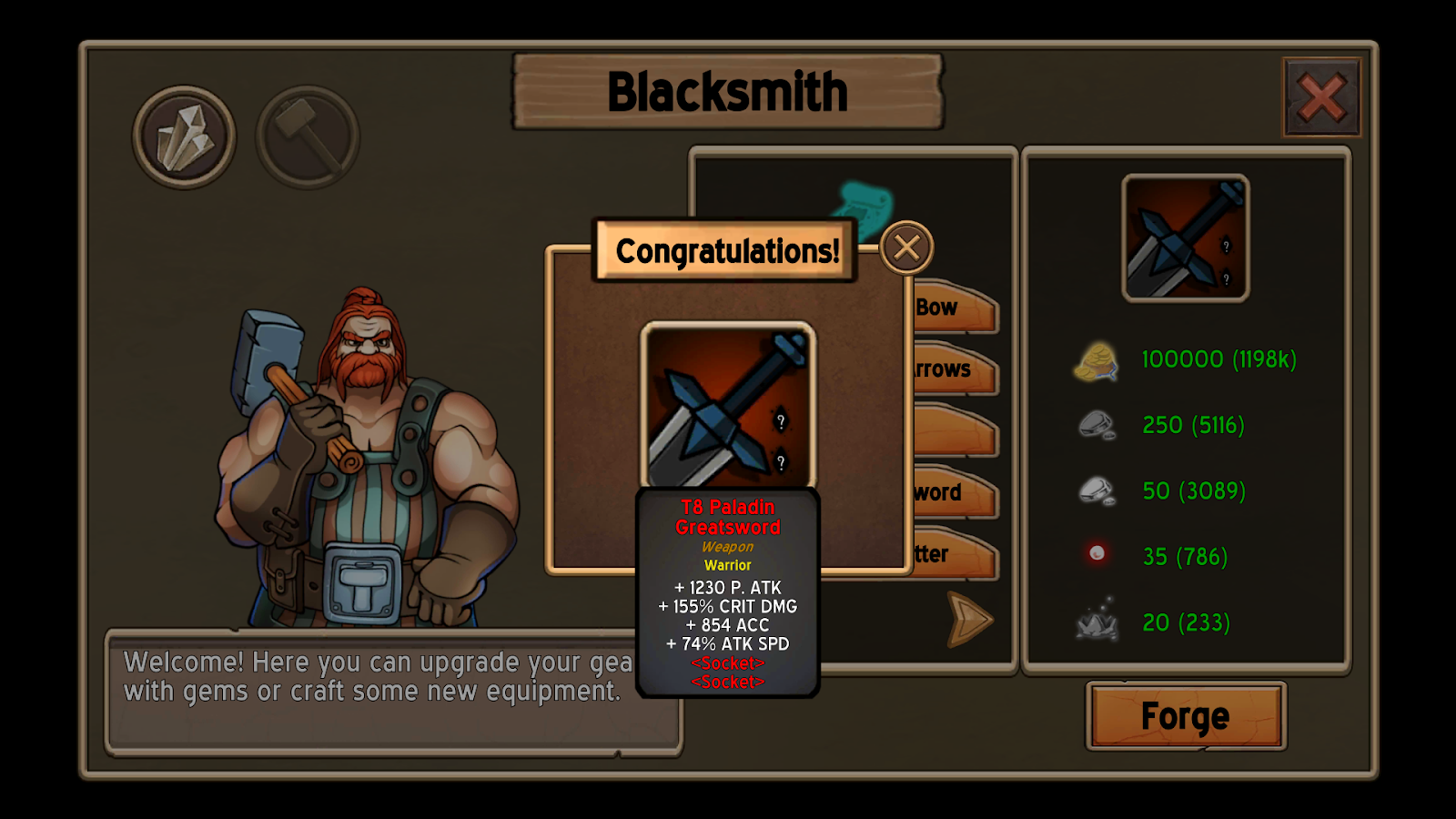This screenshot has width=1456, height=819.
Task: Close the Blacksmith window
Action: tap(1321, 97)
